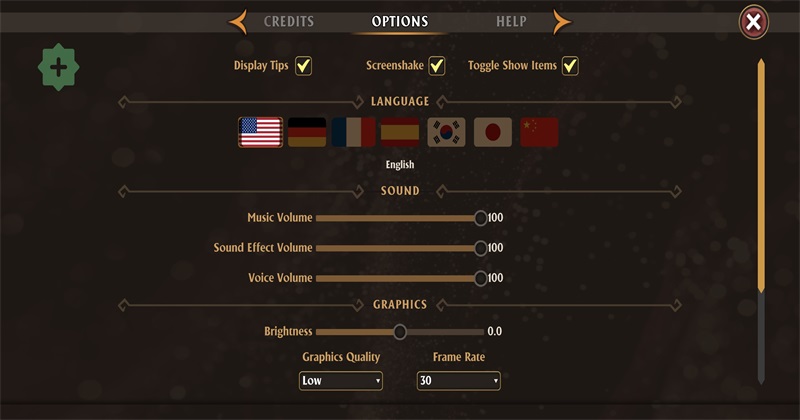The width and height of the screenshot is (800, 420).
Task: Set language with the Chinese flag
Action: (539, 132)
